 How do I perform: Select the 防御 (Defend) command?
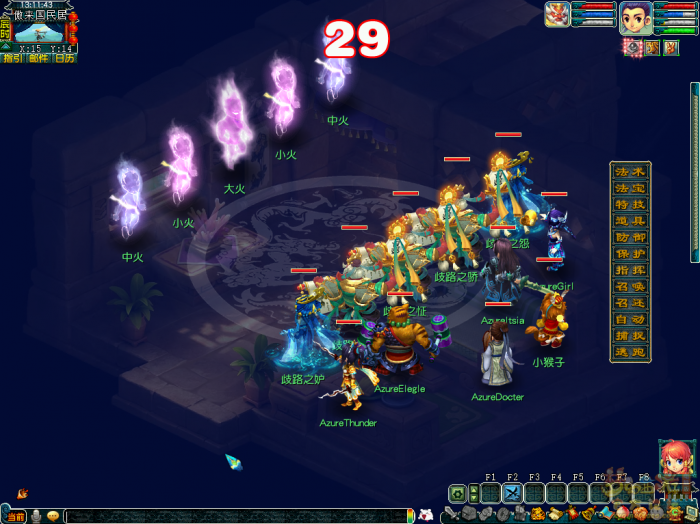coord(630,237)
